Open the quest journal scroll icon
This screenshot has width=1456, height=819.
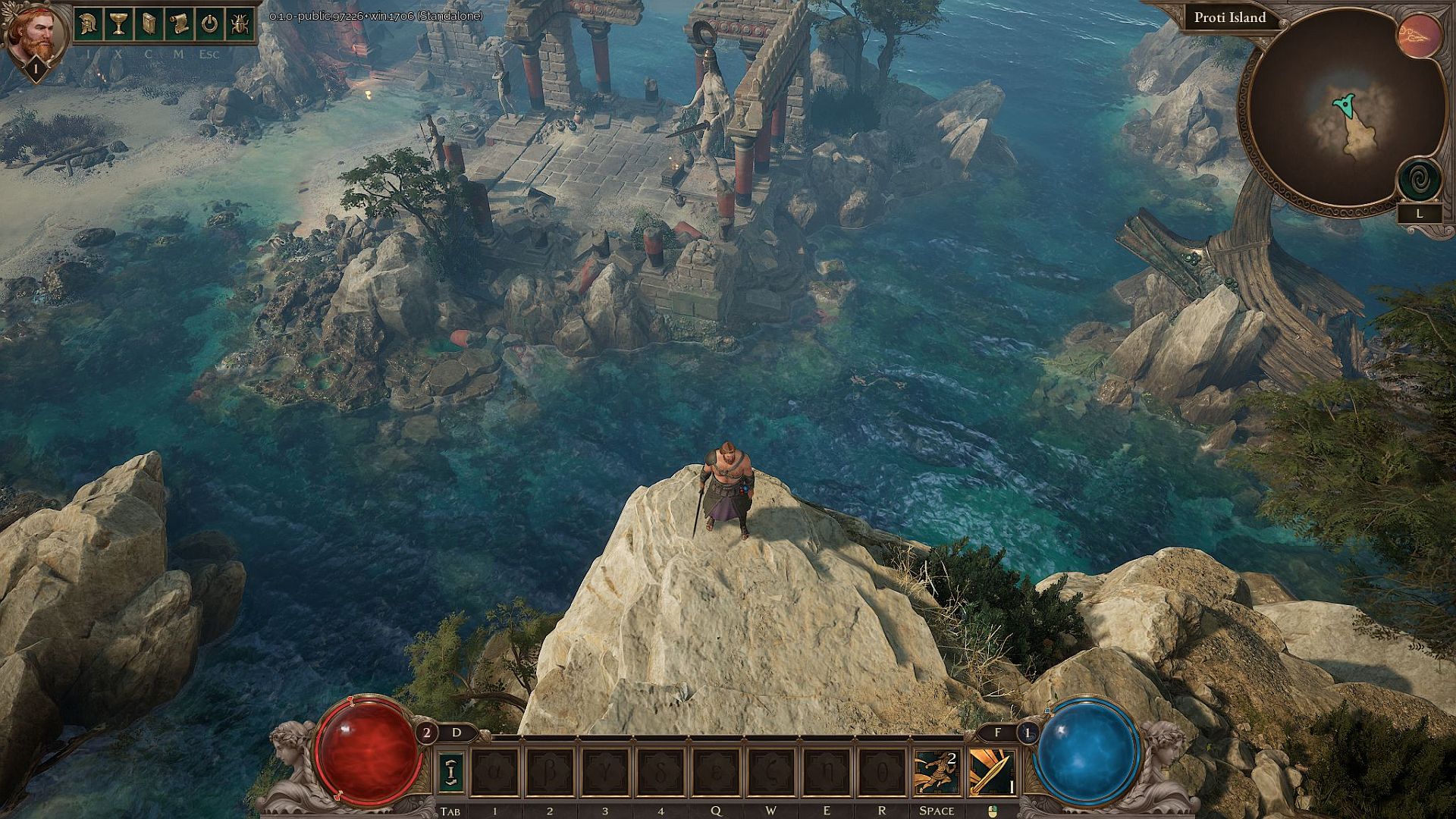[x=181, y=23]
